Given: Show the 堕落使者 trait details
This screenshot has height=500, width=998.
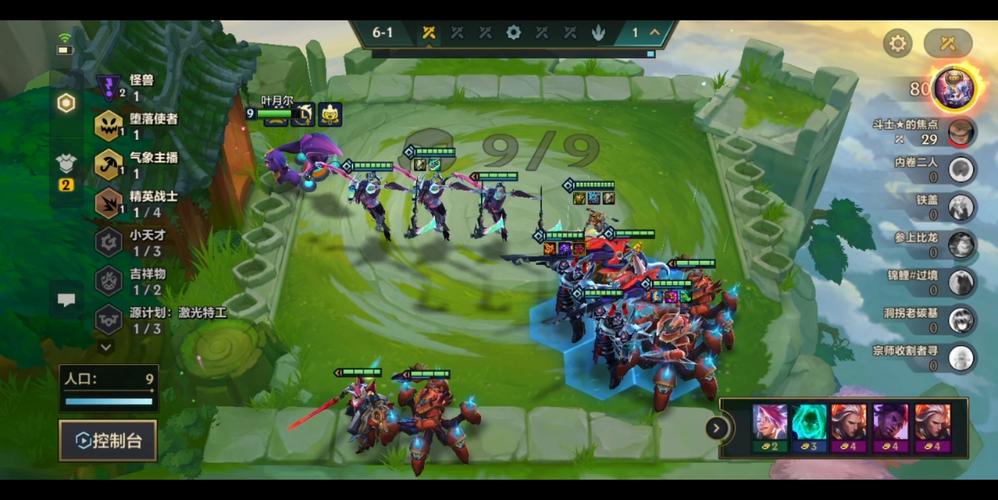Looking at the screenshot, I should (x=109, y=125).
